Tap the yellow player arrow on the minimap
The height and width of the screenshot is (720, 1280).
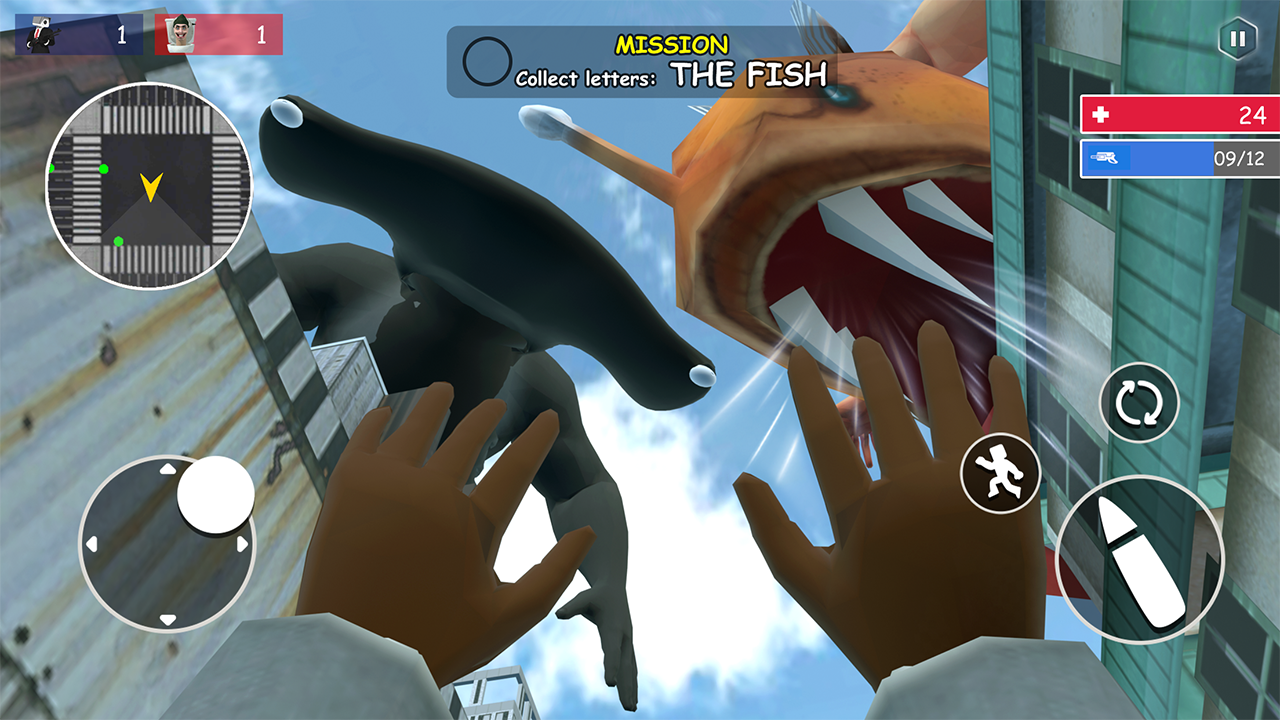150,187
